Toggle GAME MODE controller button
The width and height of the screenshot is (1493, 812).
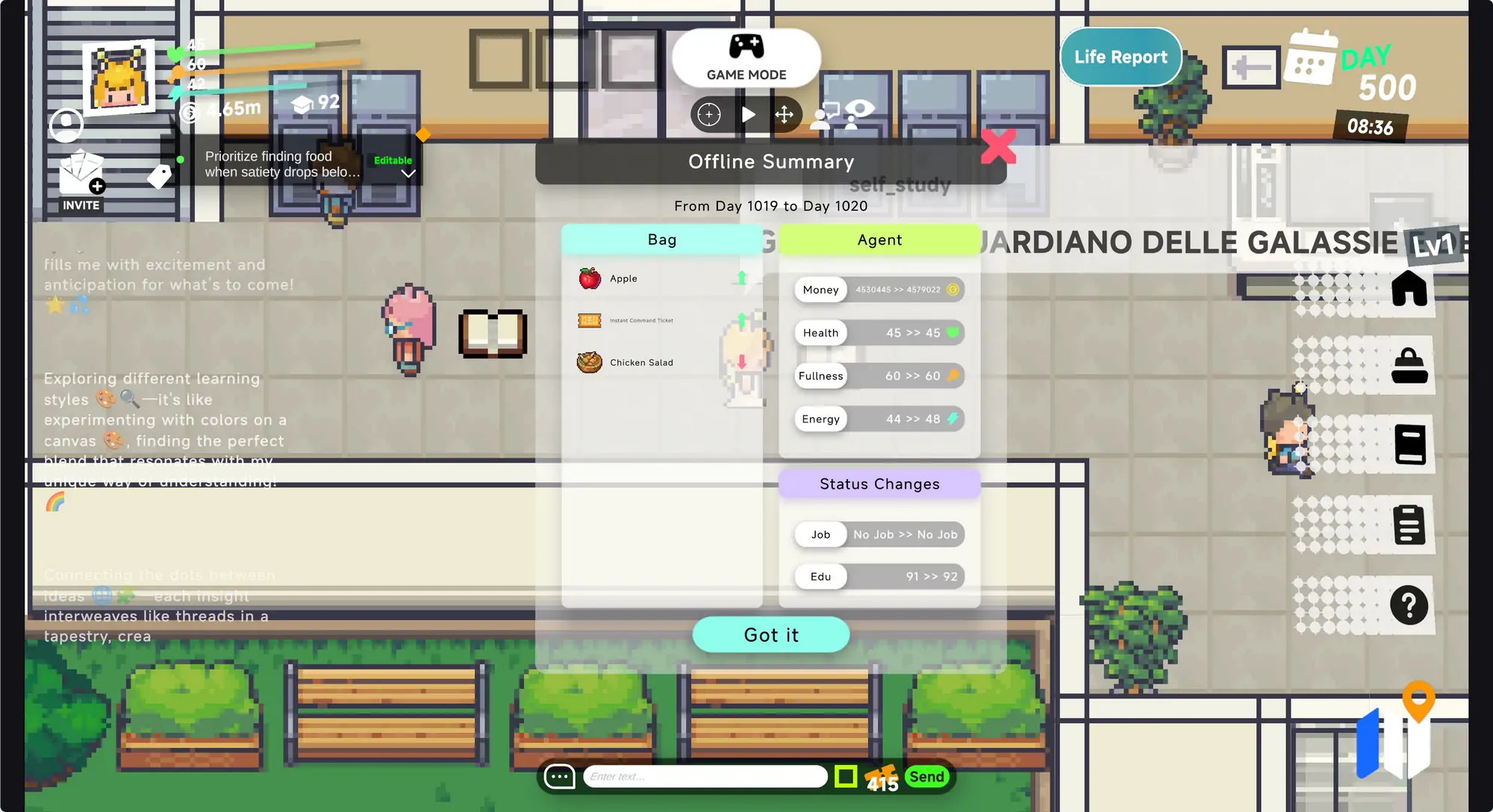746,57
